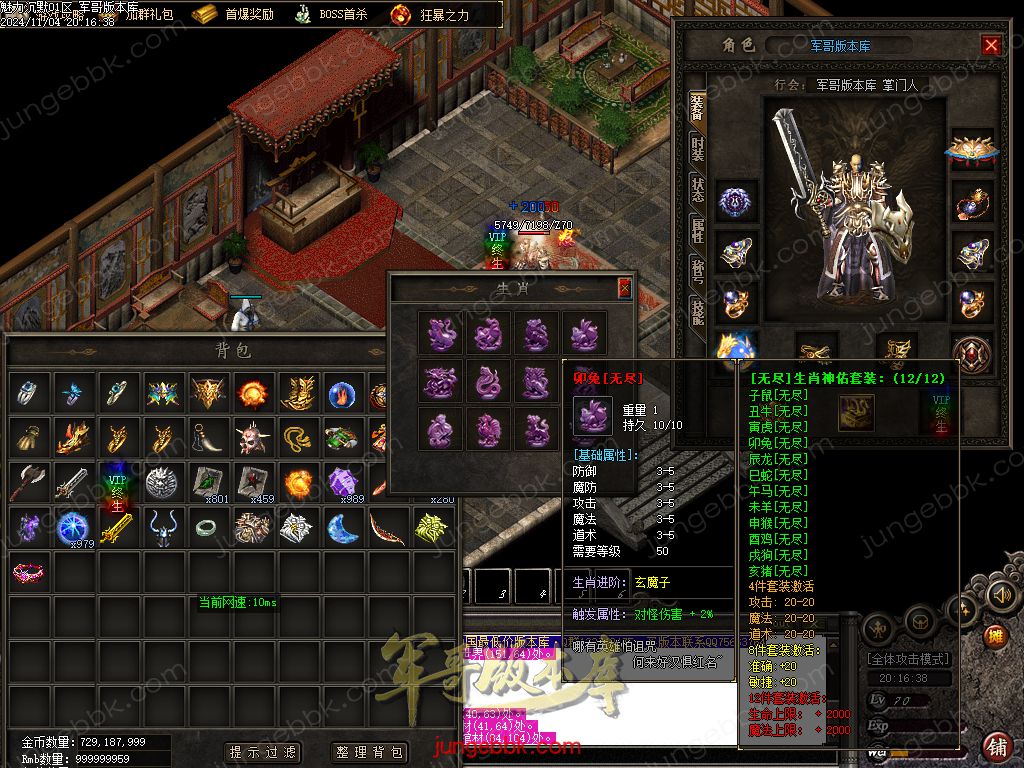Click the 提示过滤 filter button
Viewport: 1024px width, 768px height.
(x=263, y=752)
